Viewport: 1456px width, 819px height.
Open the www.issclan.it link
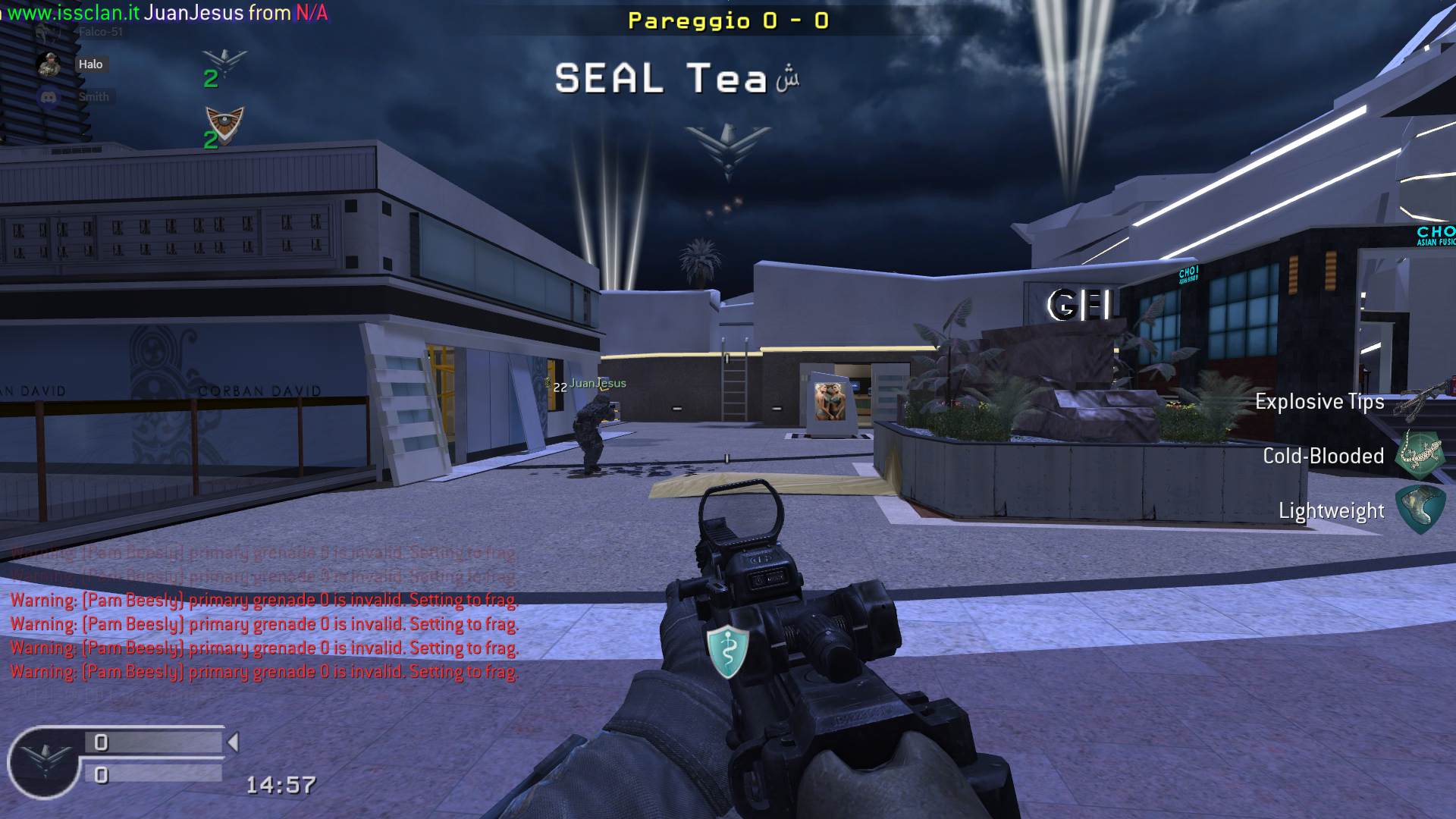73,13
